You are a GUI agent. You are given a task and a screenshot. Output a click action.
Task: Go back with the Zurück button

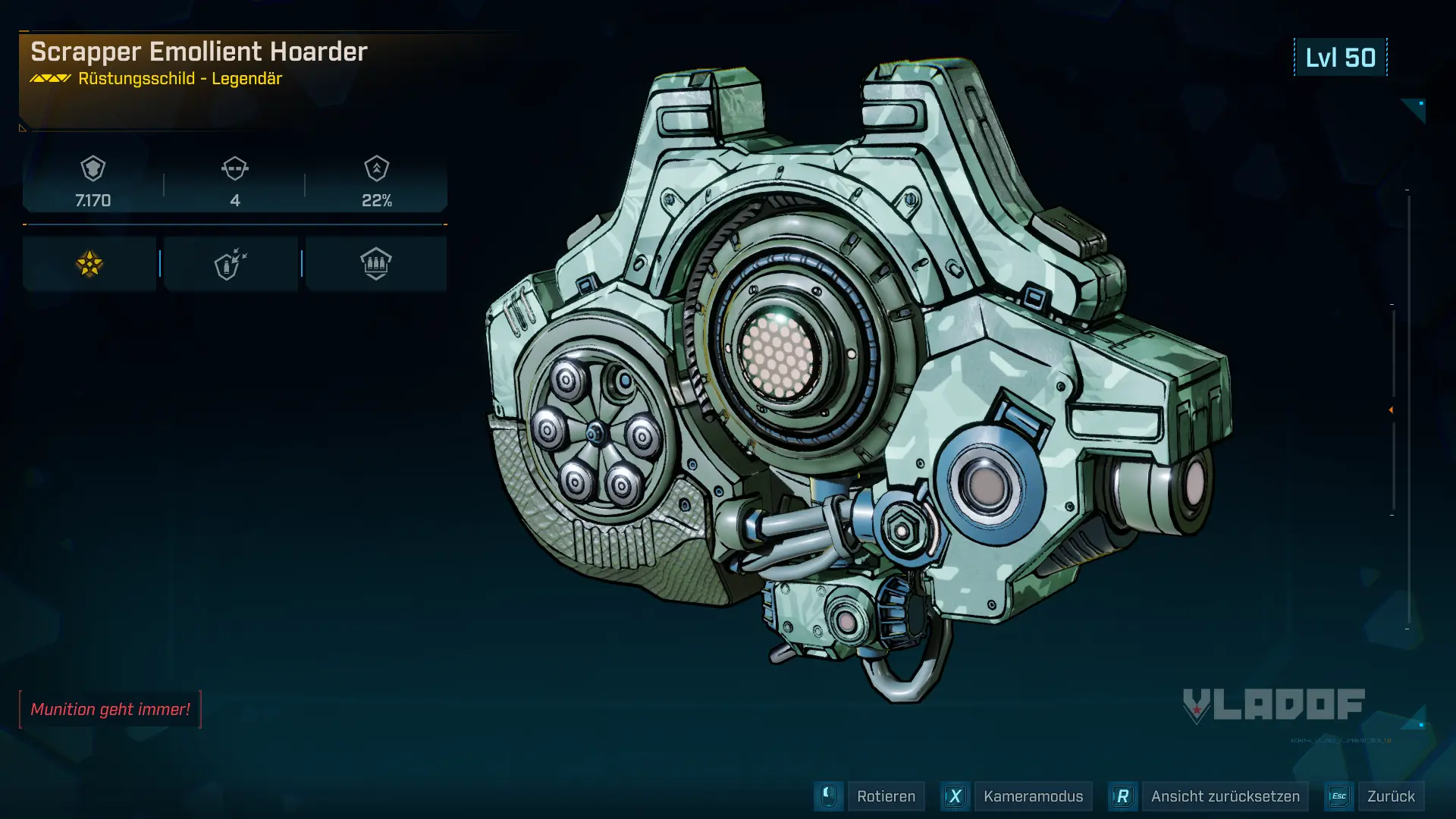[x=1390, y=796]
